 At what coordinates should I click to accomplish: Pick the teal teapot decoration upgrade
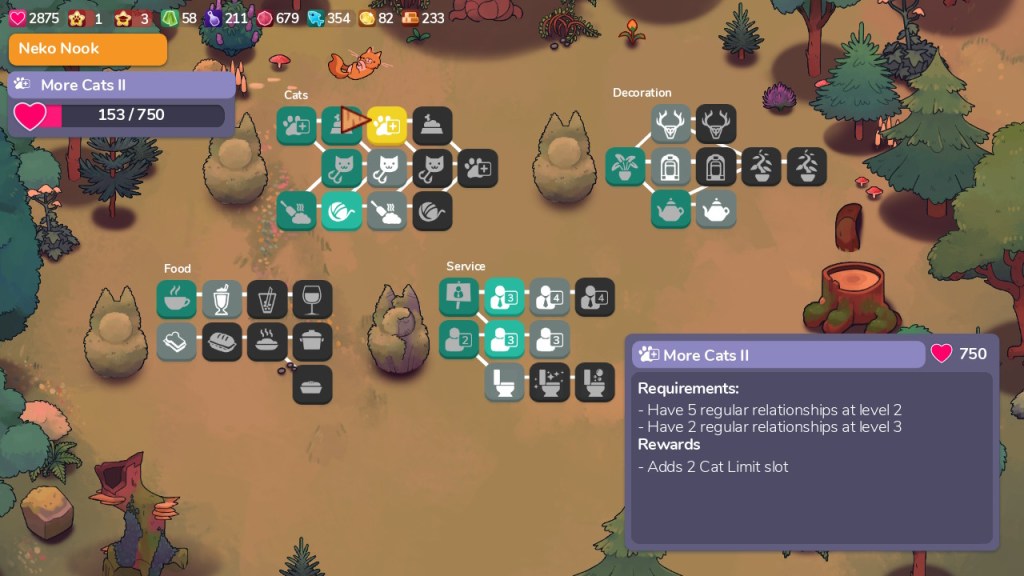click(x=671, y=208)
